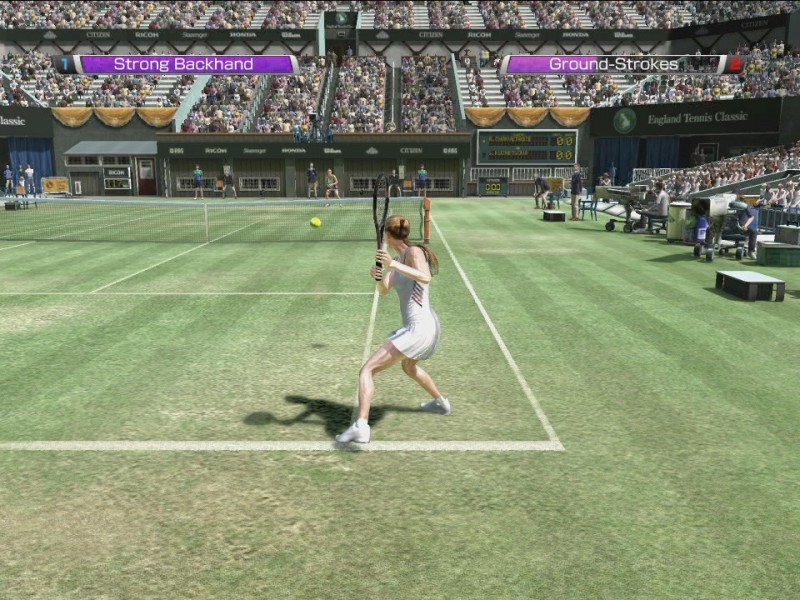Select the Ground-Strokes player 2 banner
800x600 pixels.
pos(622,64)
